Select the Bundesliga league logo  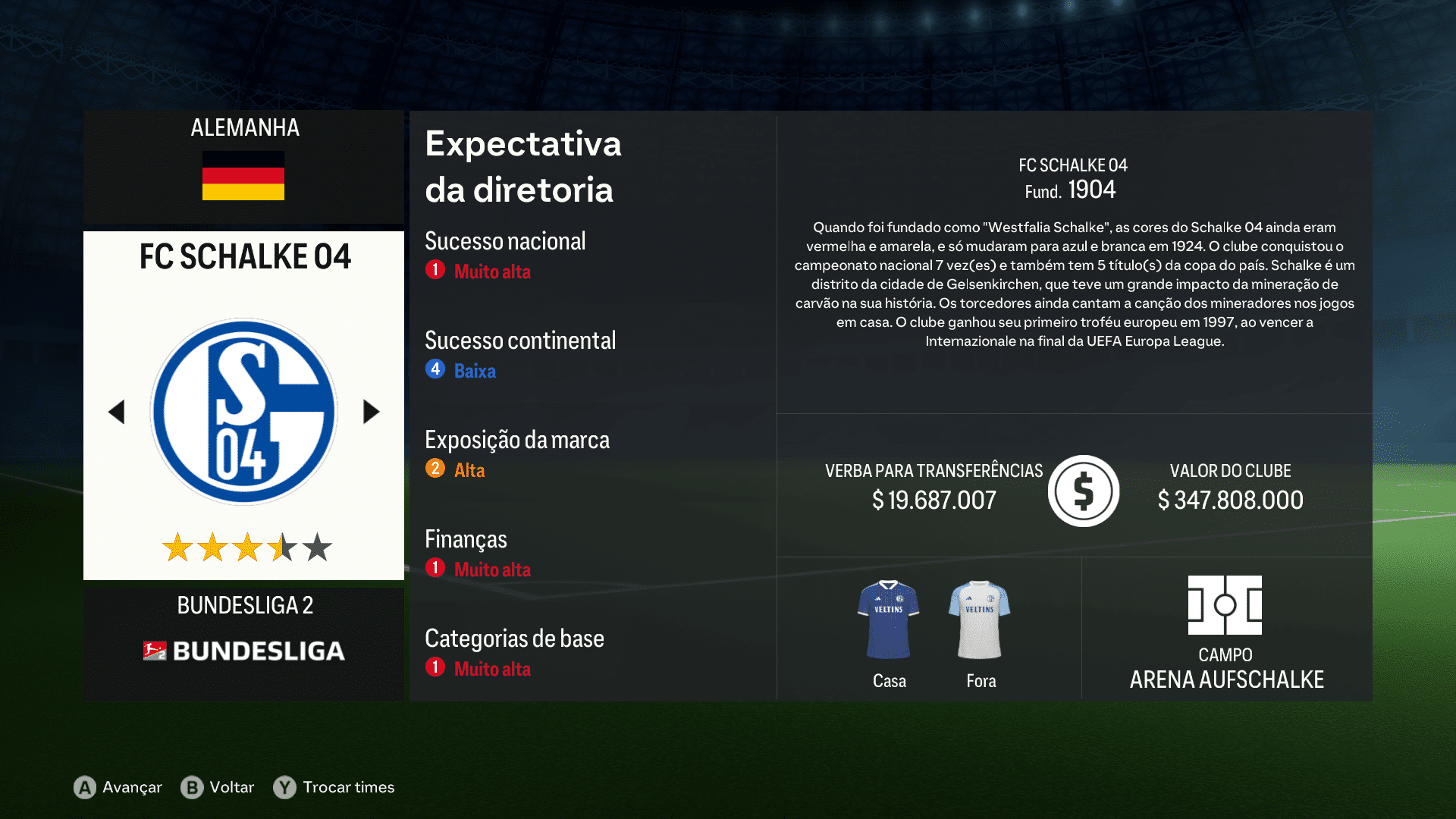(x=243, y=651)
